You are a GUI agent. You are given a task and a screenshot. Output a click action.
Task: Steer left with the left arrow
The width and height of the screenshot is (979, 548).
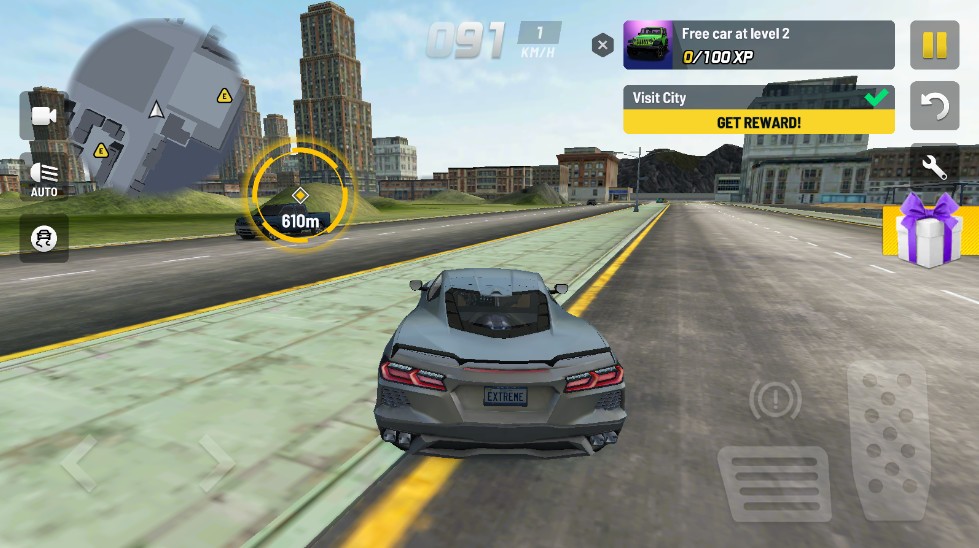(x=80, y=463)
